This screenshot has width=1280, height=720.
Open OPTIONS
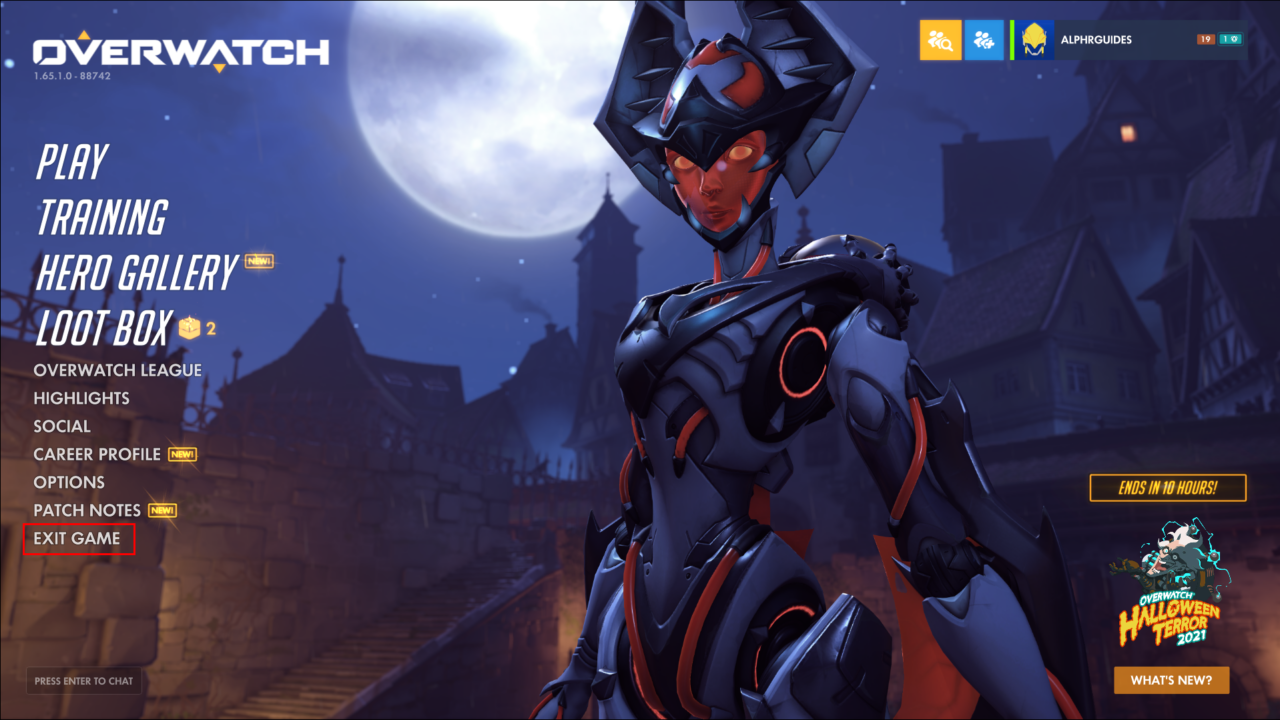click(69, 482)
